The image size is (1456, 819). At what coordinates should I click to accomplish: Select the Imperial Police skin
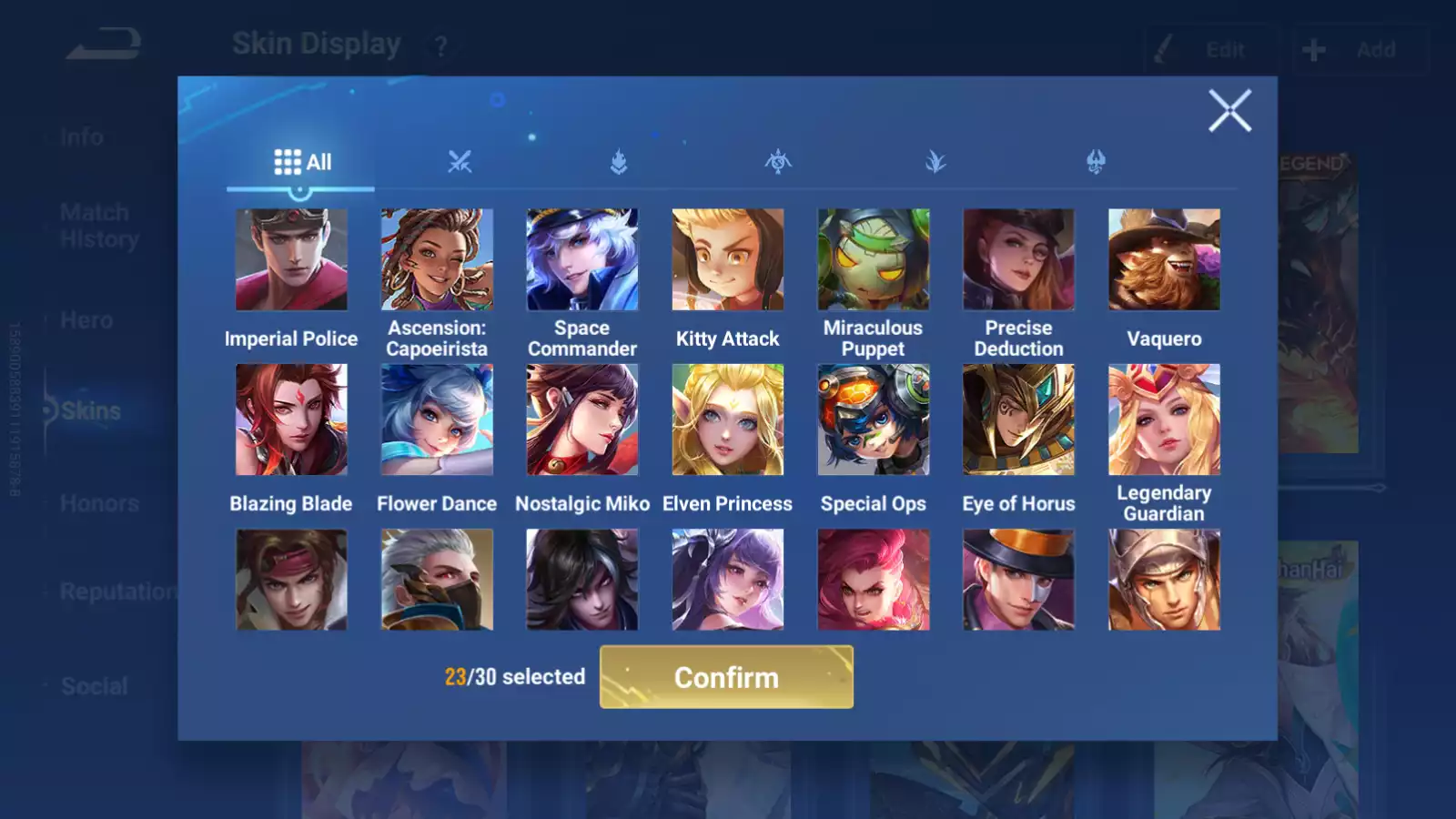pyautogui.click(x=291, y=260)
